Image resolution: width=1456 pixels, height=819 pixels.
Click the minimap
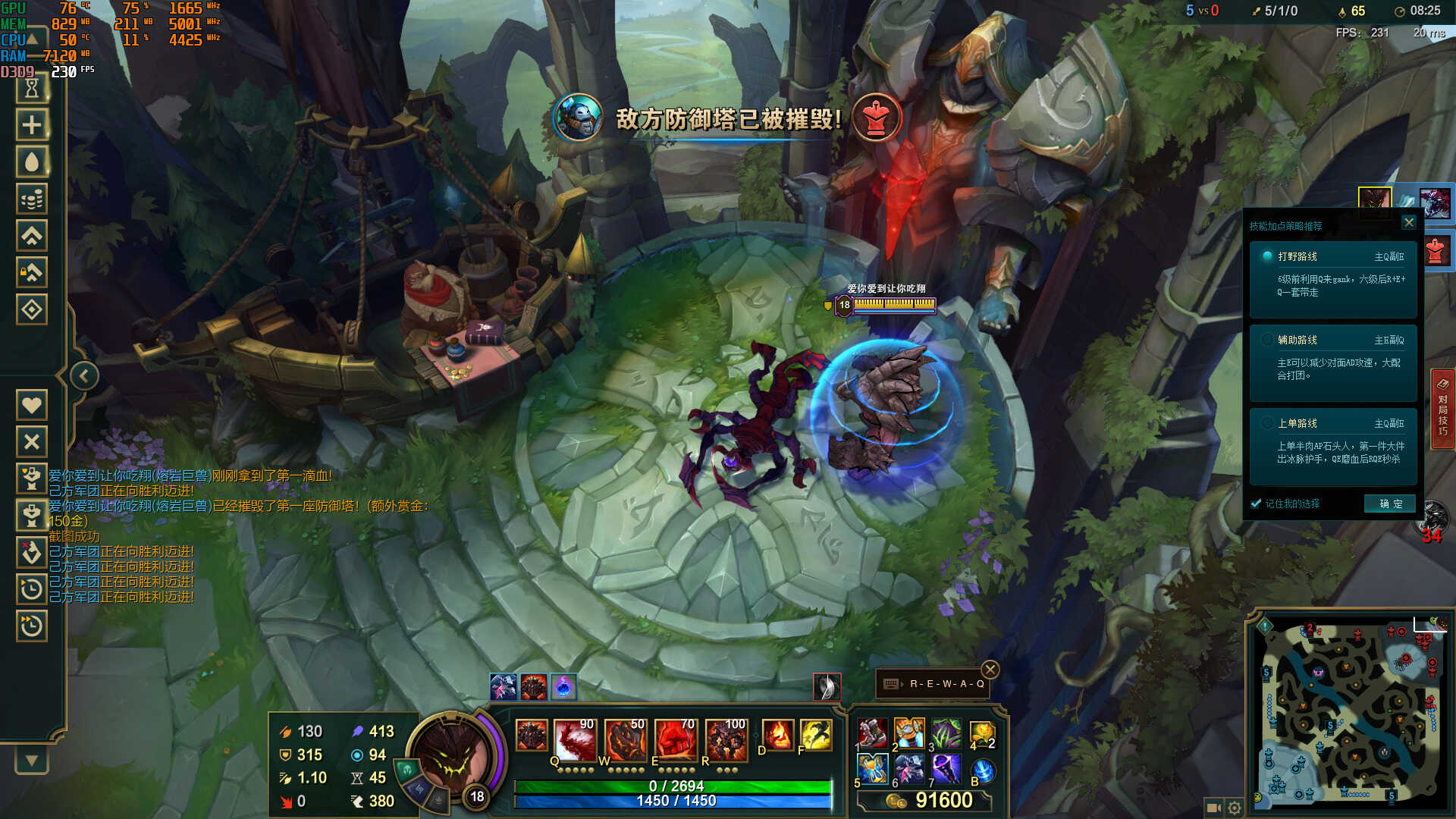pyautogui.click(x=1350, y=713)
